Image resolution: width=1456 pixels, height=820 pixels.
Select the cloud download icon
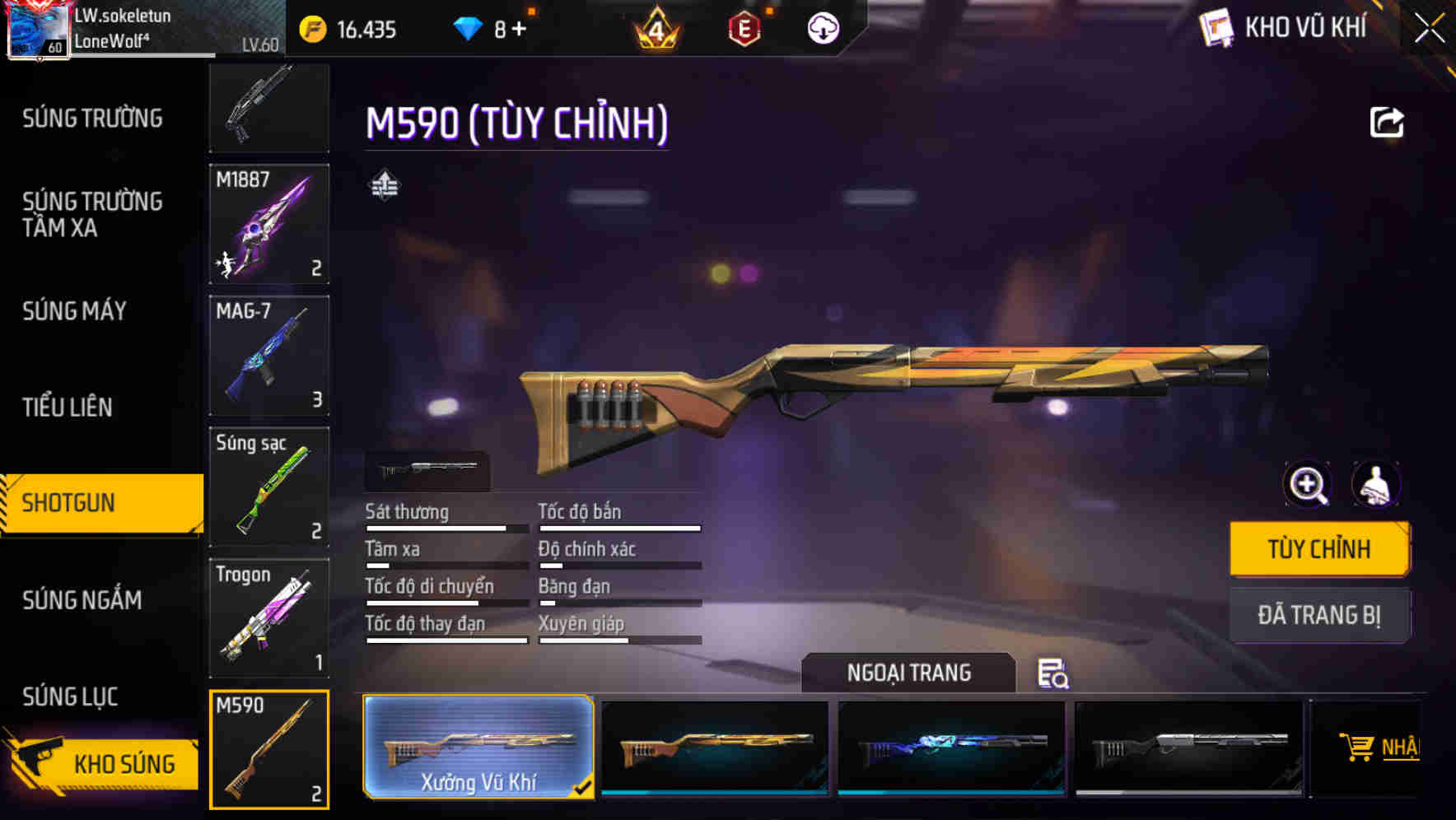821,29
